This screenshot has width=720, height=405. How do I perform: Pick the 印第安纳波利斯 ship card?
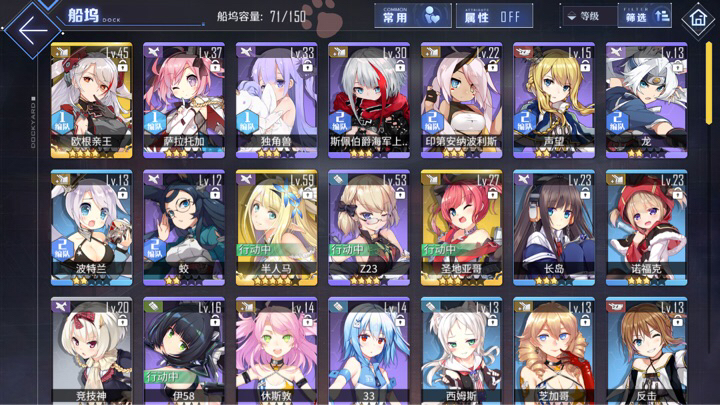pos(460,98)
